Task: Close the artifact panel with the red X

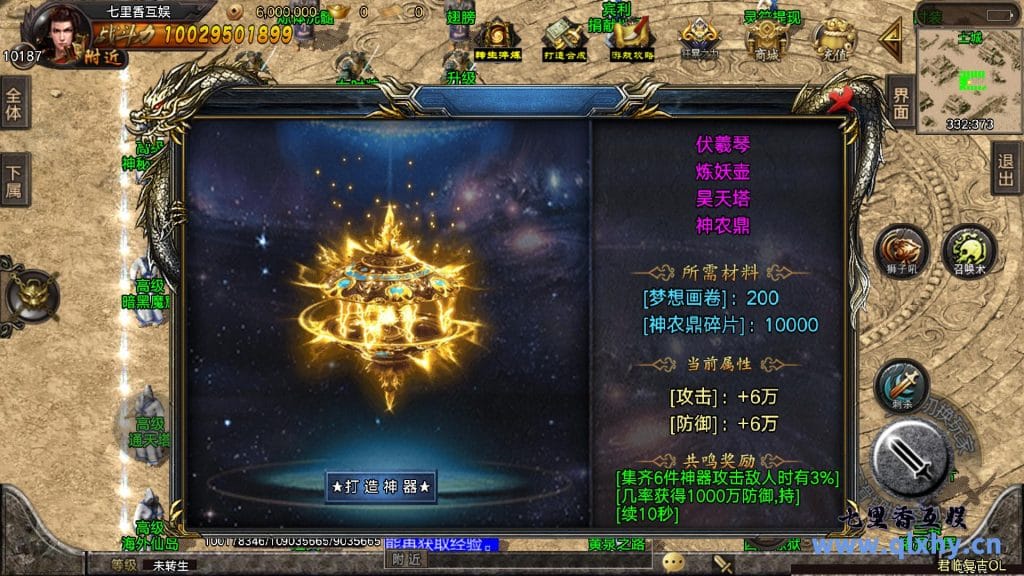Action: click(x=843, y=99)
